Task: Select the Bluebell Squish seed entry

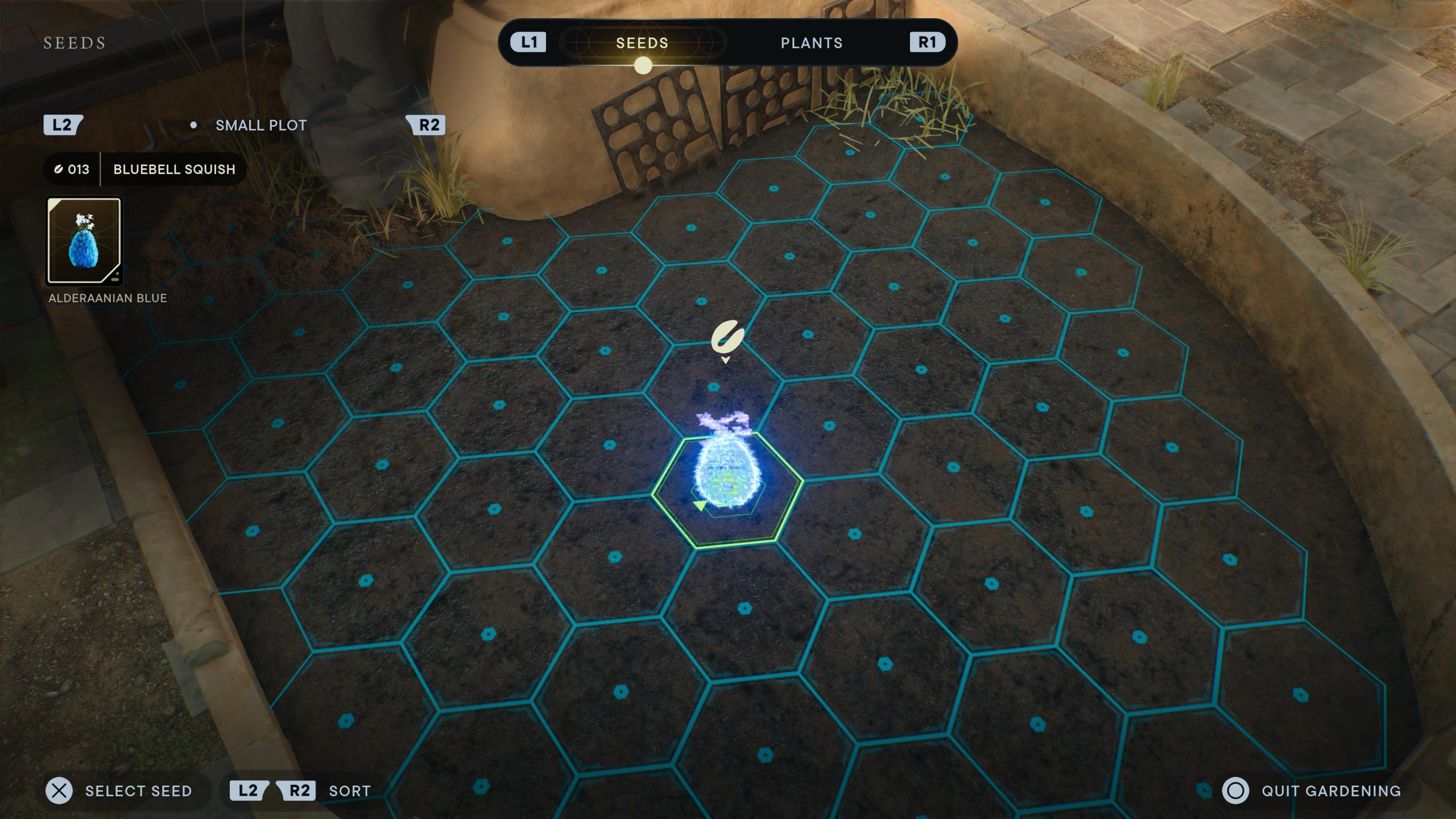Action: [173, 169]
